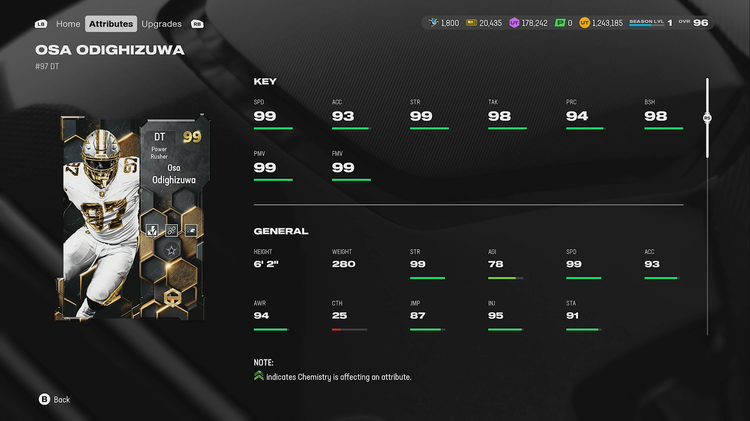Open the Upgrades tab
The height and width of the screenshot is (421, 750).
(x=161, y=23)
